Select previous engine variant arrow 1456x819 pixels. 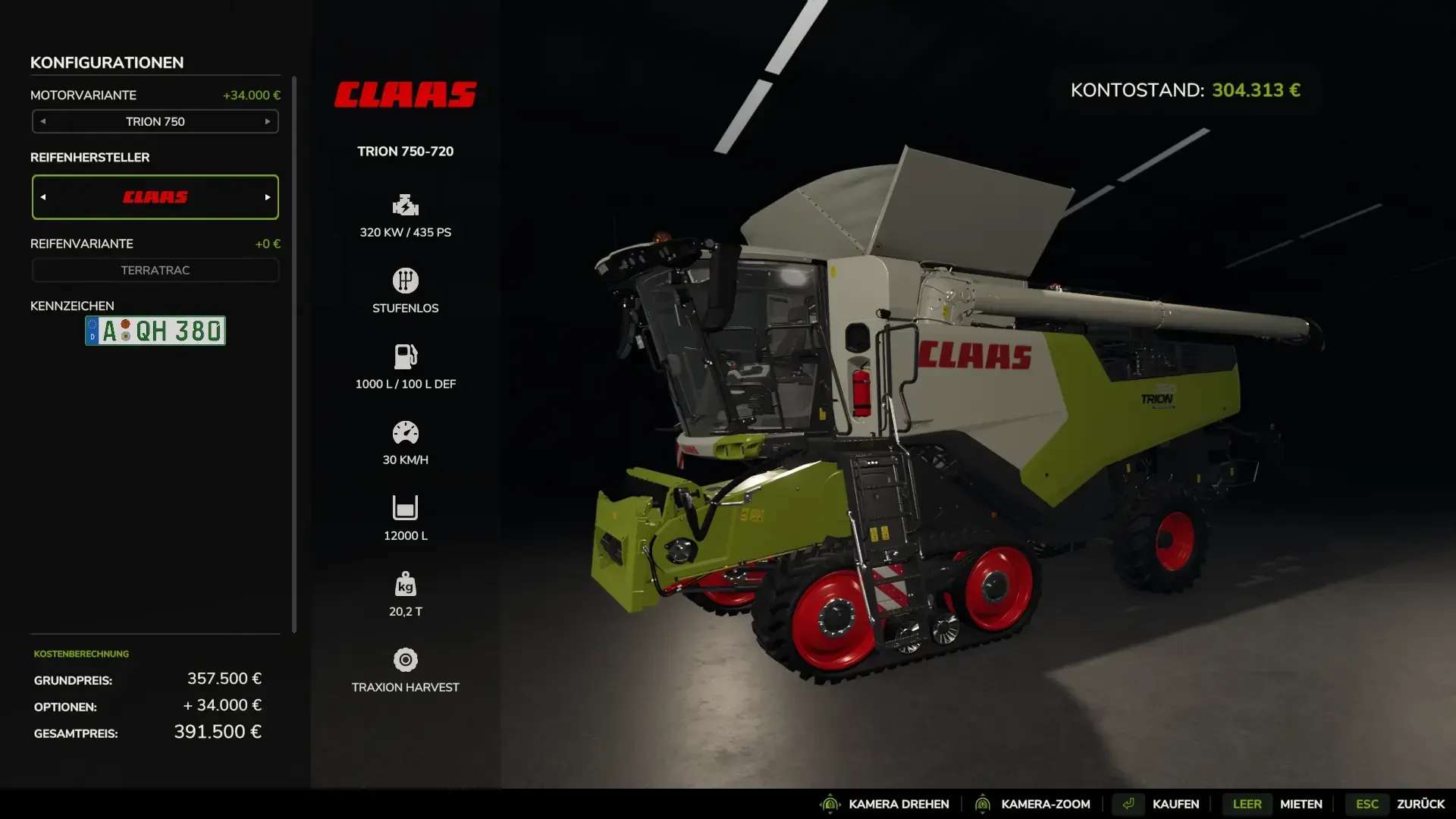[43, 121]
